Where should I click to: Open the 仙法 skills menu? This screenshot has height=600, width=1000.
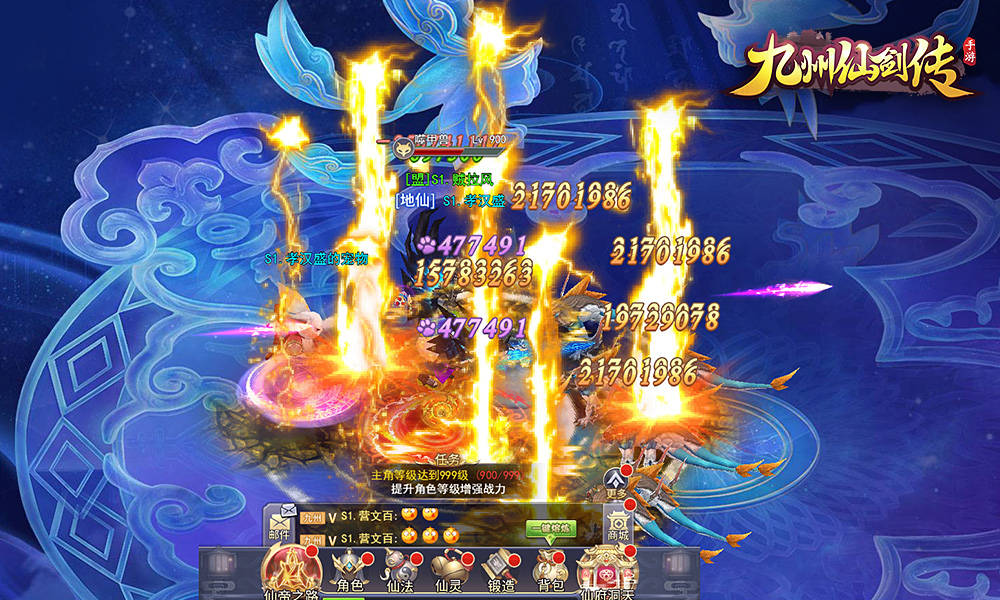pos(400,571)
